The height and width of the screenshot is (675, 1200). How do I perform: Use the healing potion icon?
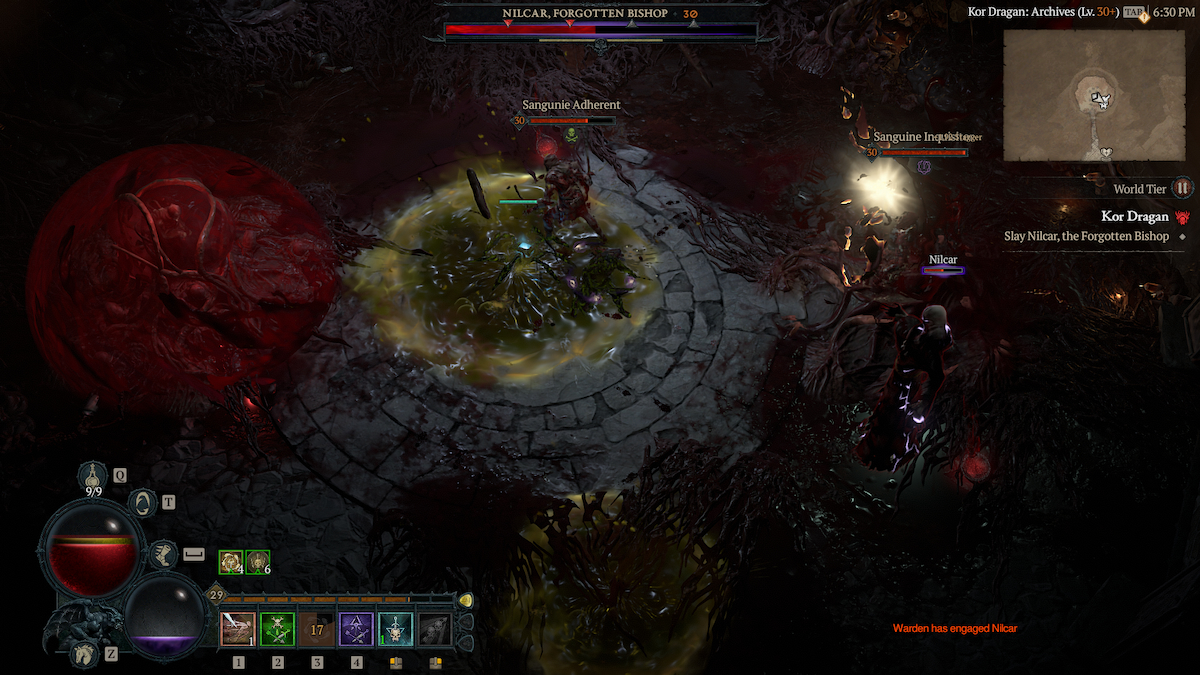tap(96, 475)
